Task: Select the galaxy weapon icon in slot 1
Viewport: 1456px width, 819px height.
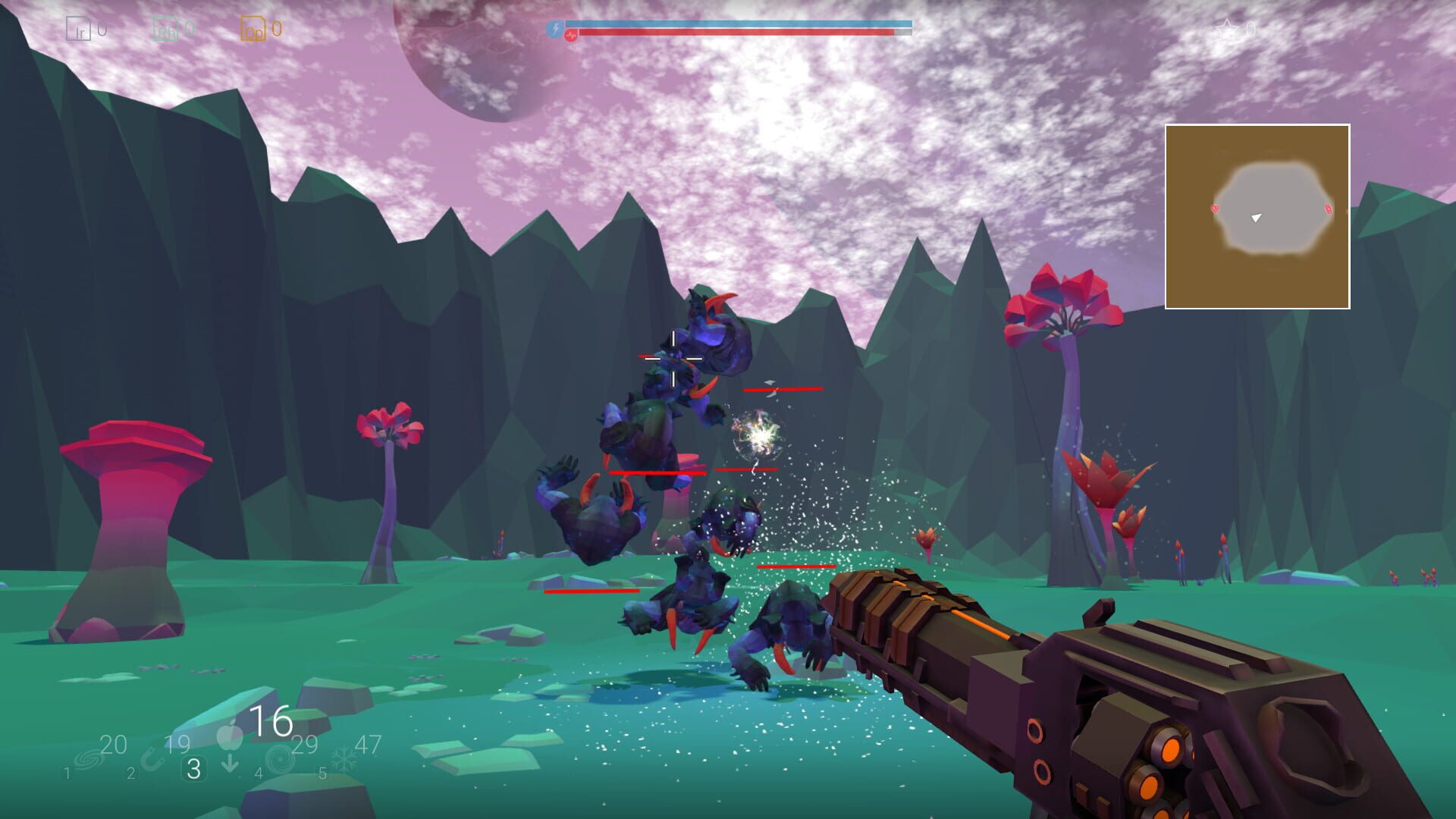Action: click(x=88, y=758)
